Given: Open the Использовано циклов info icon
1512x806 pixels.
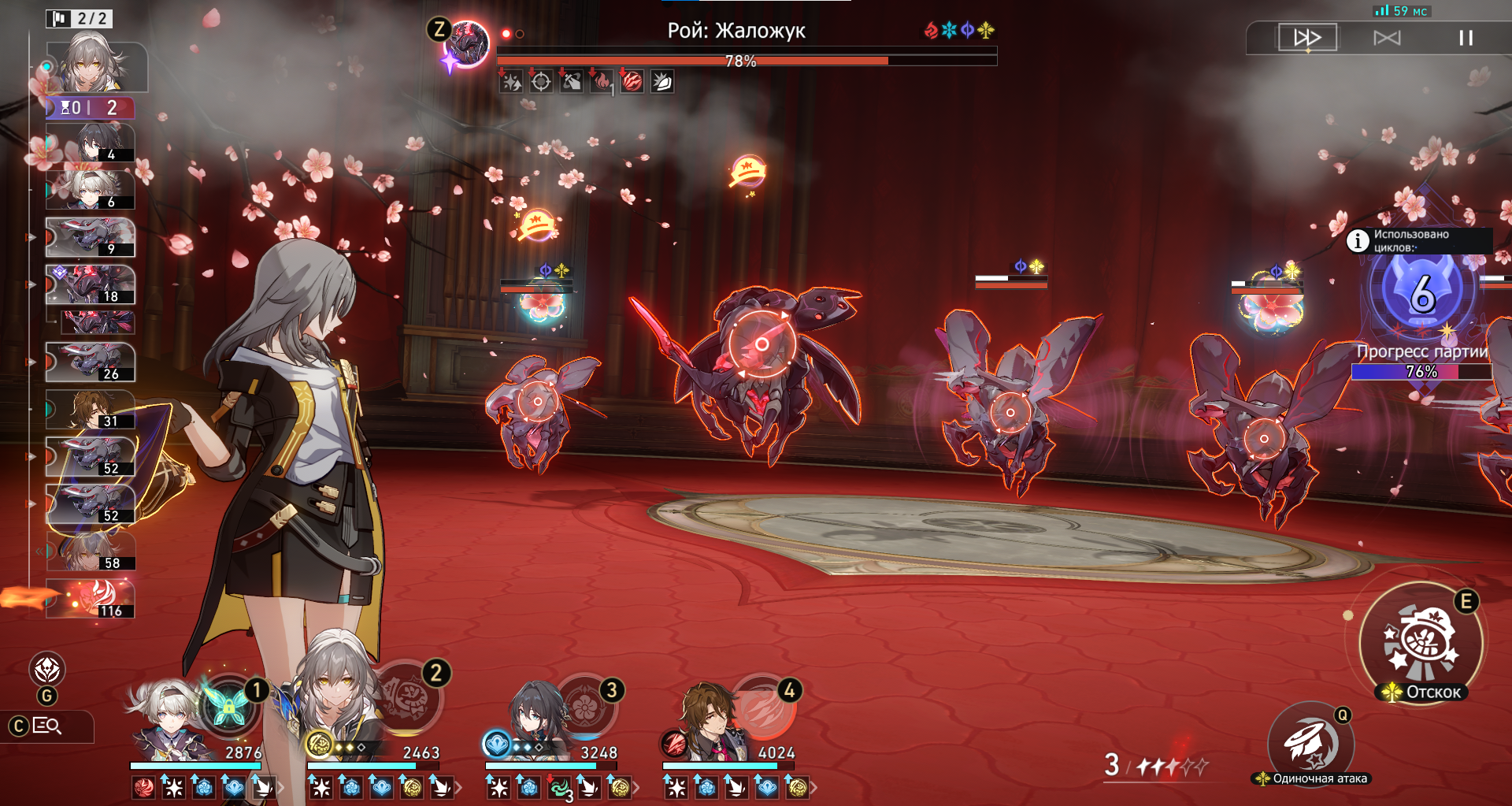Looking at the screenshot, I should [1358, 240].
